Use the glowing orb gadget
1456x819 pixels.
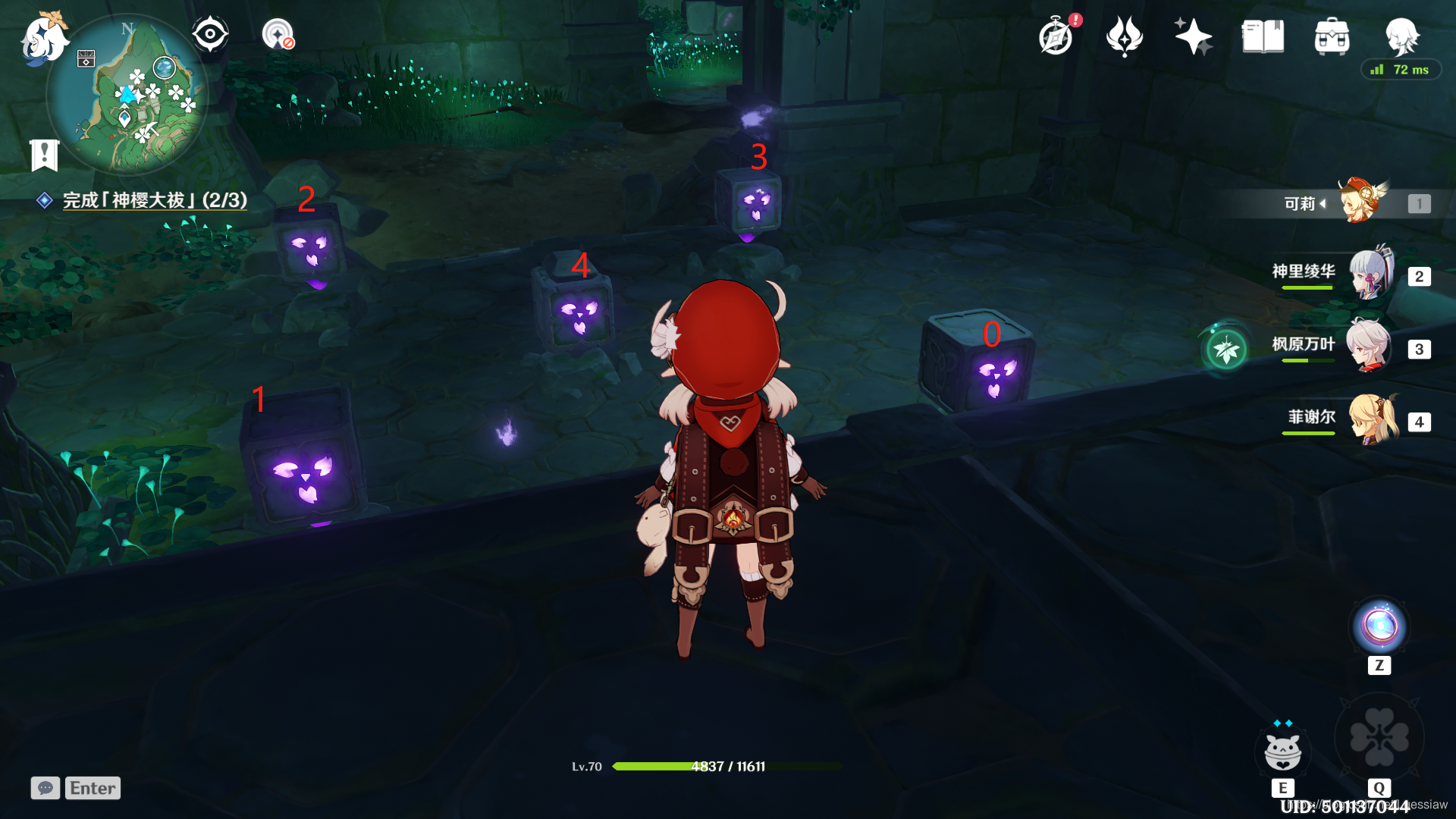(x=1379, y=627)
